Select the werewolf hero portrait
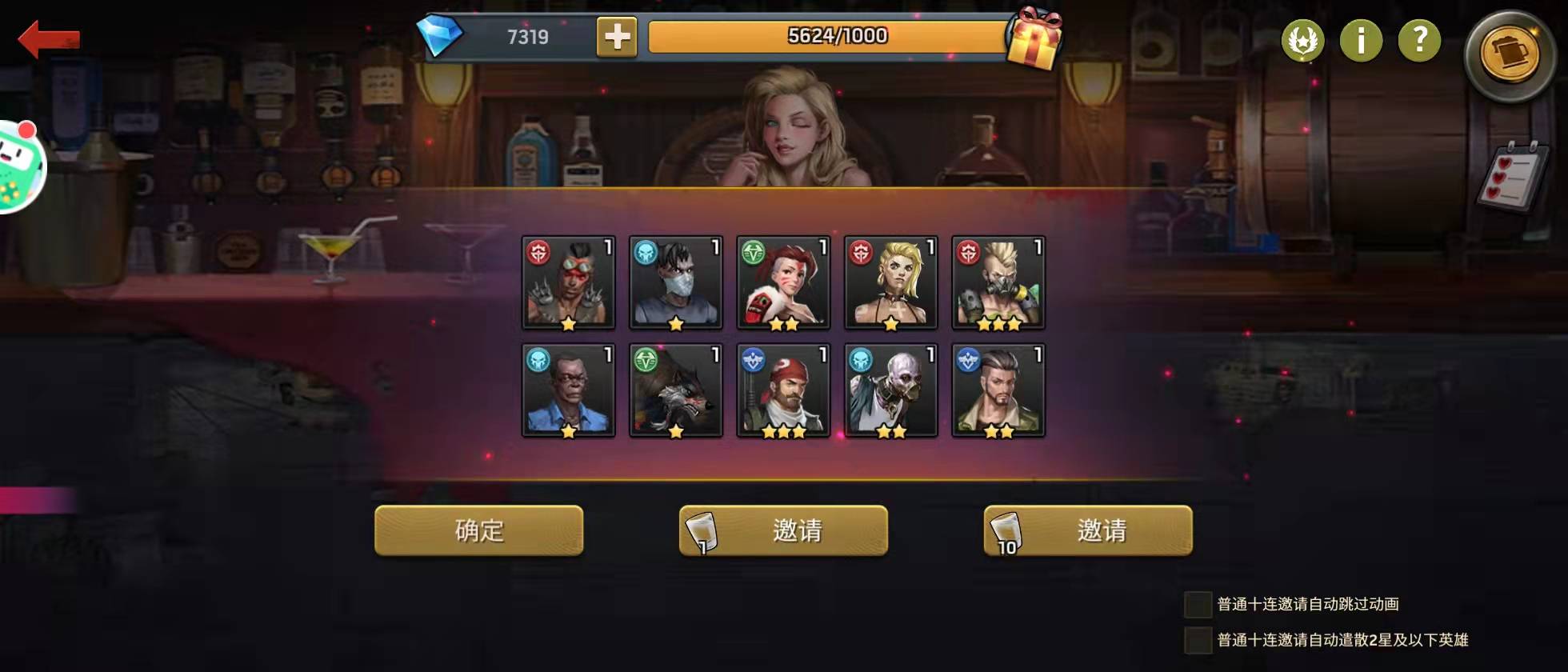The height and width of the screenshot is (672, 1568). click(x=676, y=390)
